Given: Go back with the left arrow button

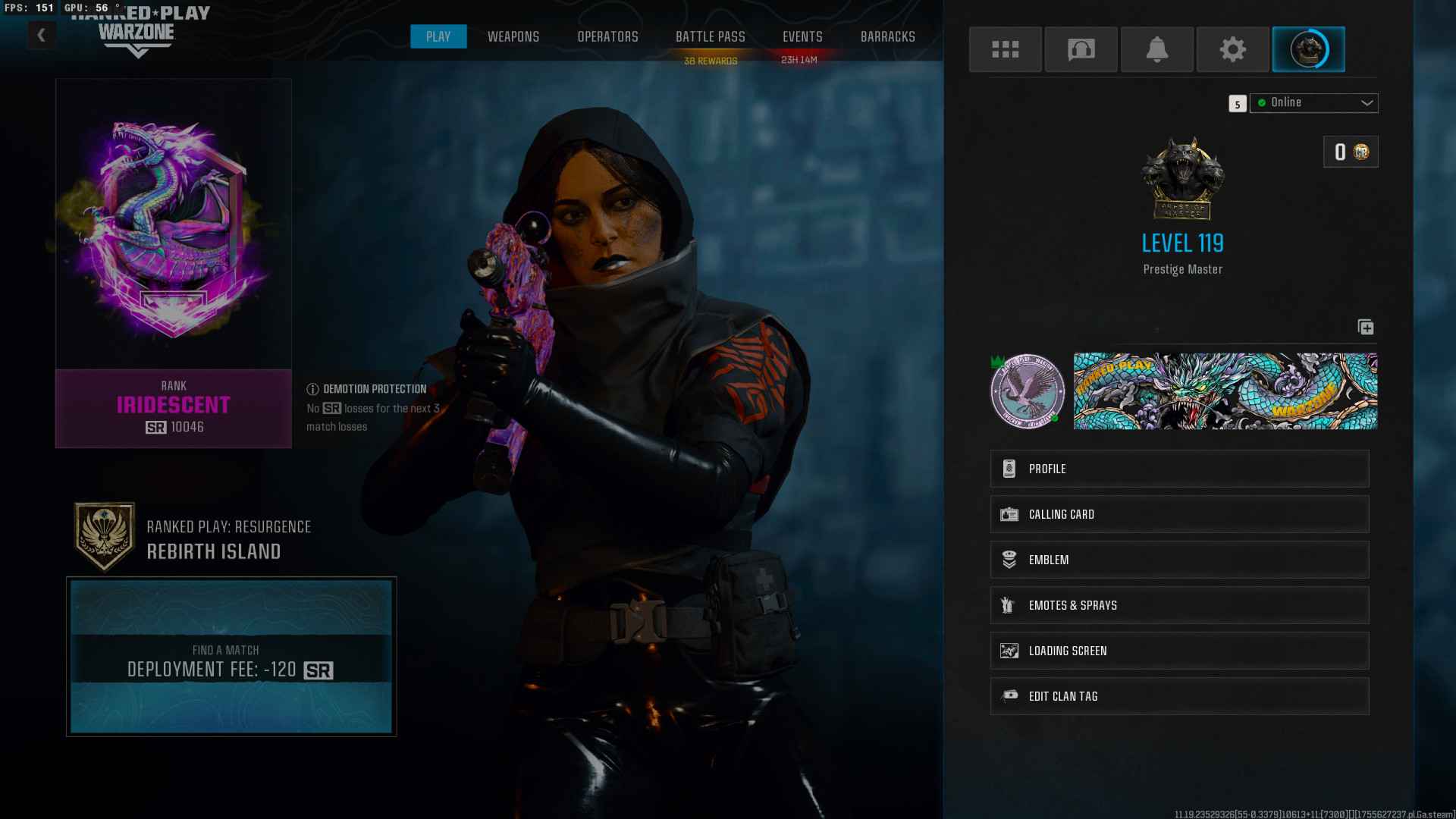Looking at the screenshot, I should 42,35.
